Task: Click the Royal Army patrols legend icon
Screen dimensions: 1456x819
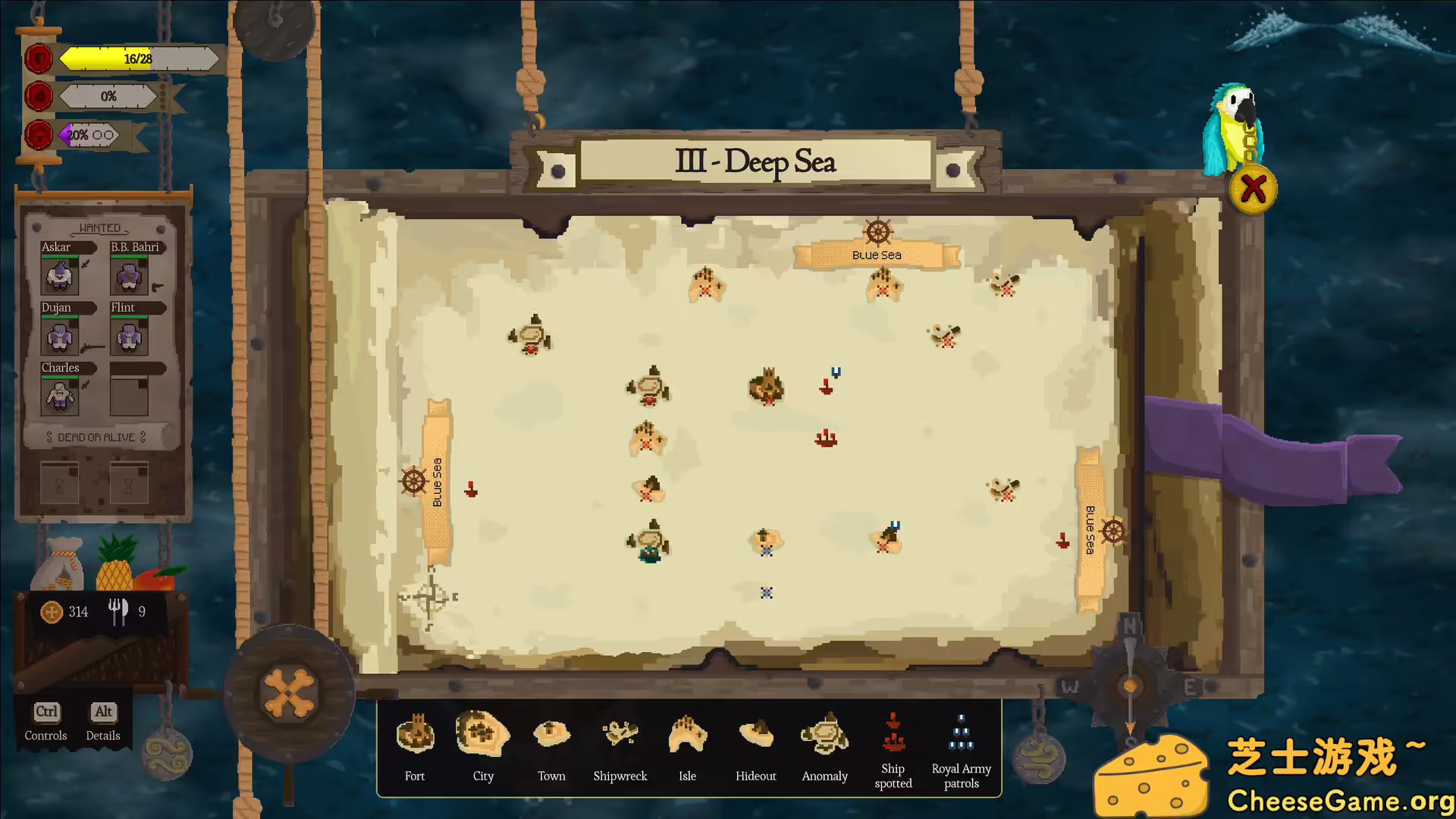Action: tap(961, 732)
